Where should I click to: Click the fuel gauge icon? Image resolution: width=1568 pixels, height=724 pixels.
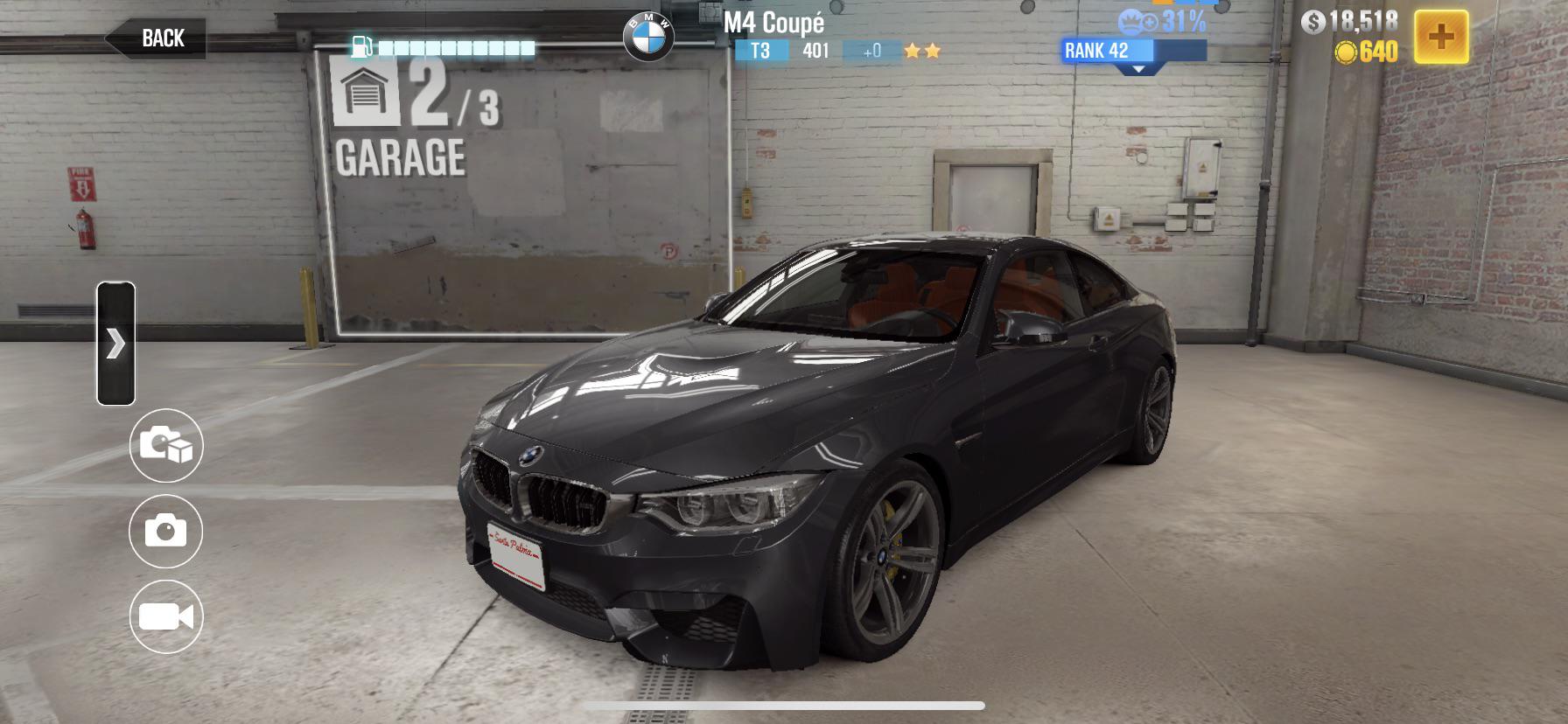click(361, 48)
